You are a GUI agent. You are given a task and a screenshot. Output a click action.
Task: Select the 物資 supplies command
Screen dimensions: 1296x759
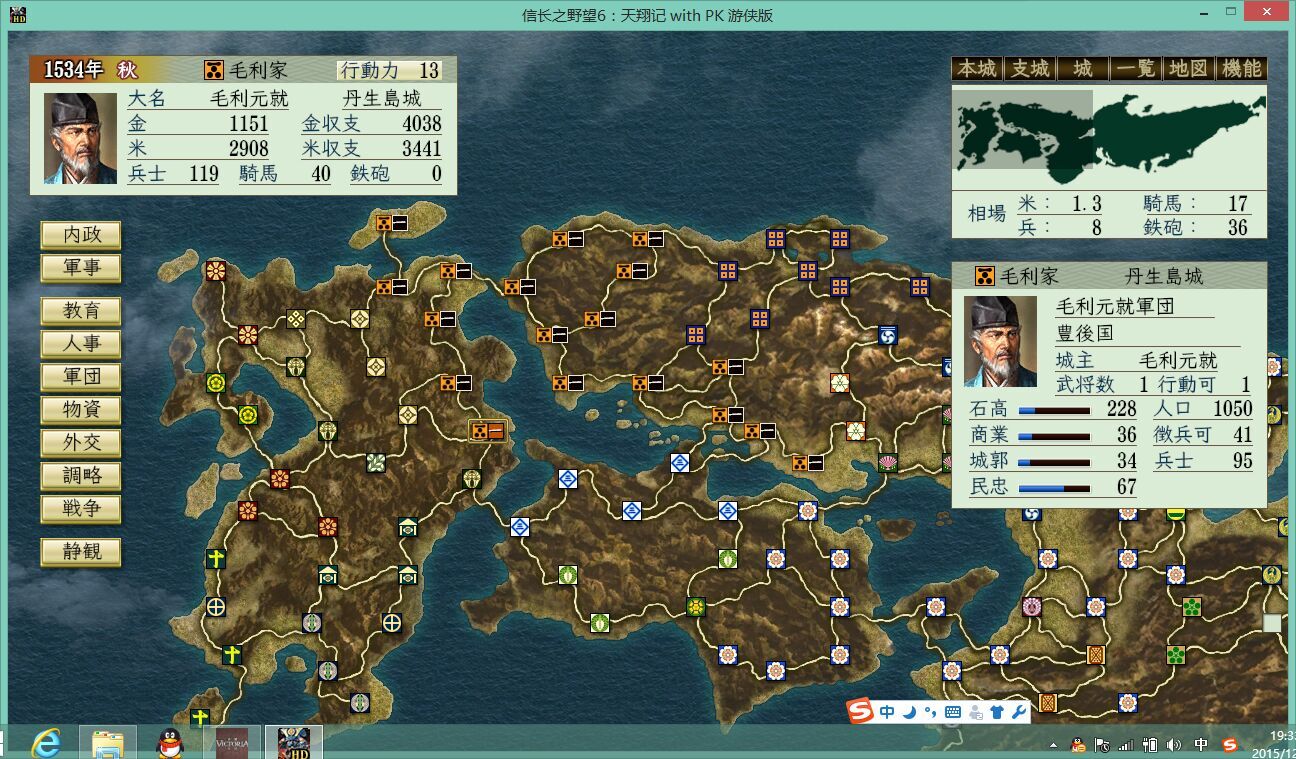point(80,410)
